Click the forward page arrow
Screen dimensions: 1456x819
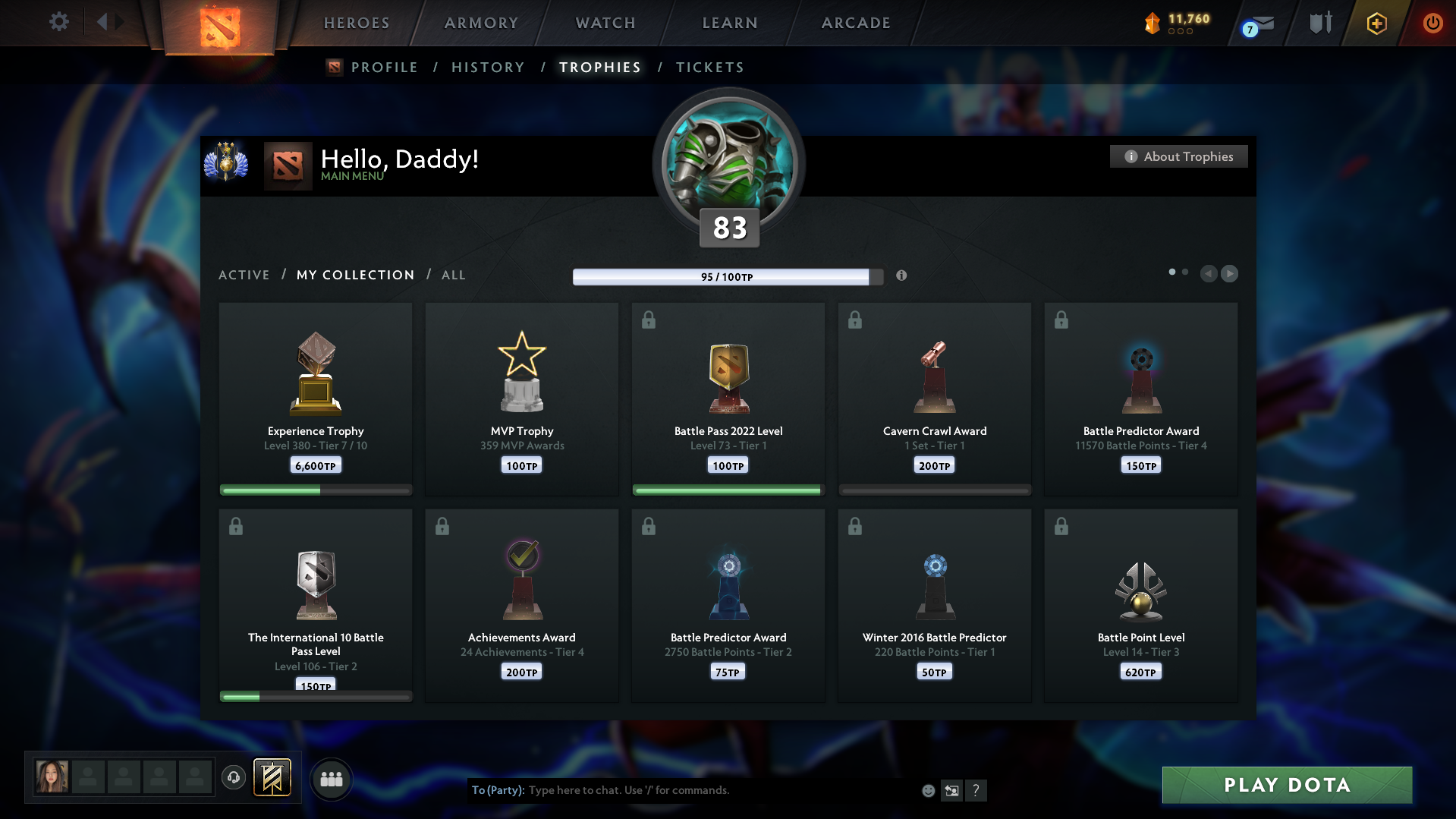coord(1230,274)
